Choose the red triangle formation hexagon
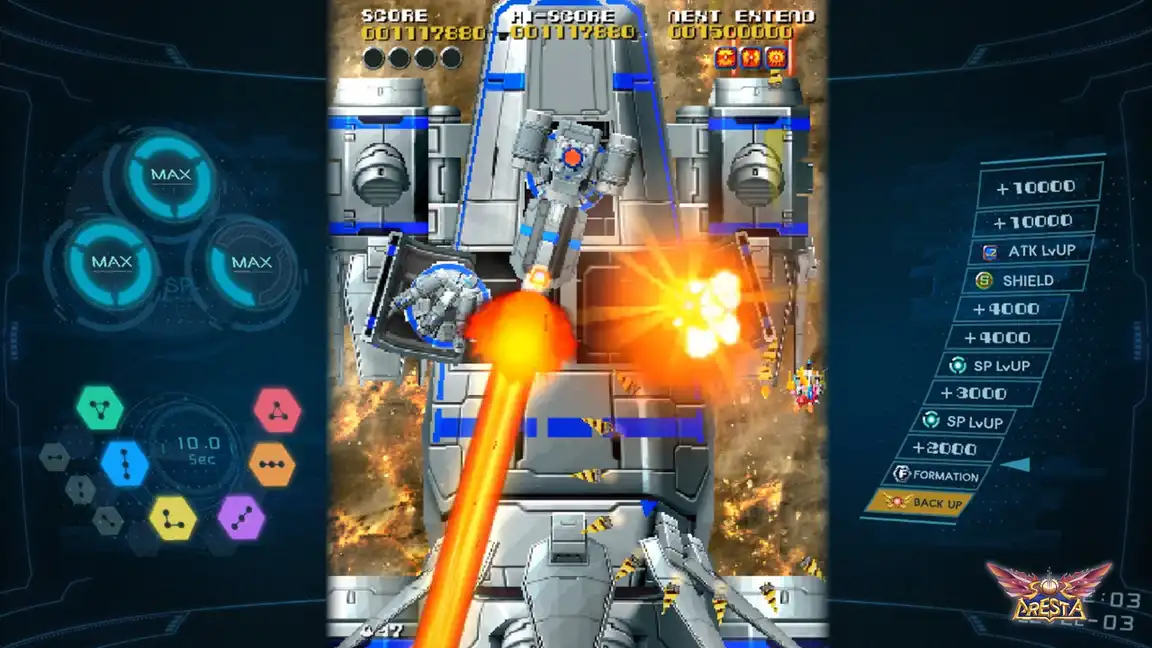 pos(277,410)
